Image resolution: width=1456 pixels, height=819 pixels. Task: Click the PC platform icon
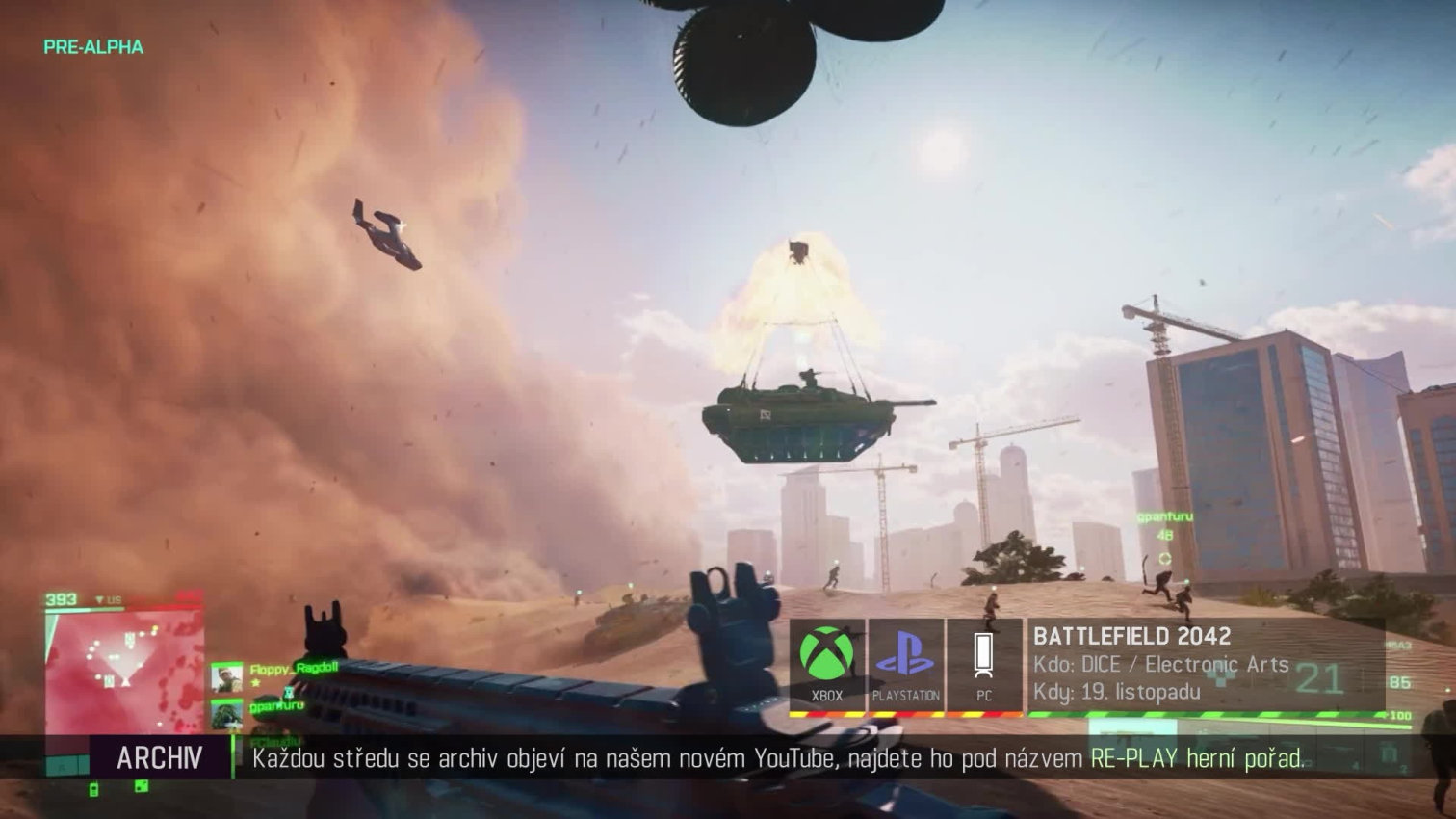(x=983, y=655)
